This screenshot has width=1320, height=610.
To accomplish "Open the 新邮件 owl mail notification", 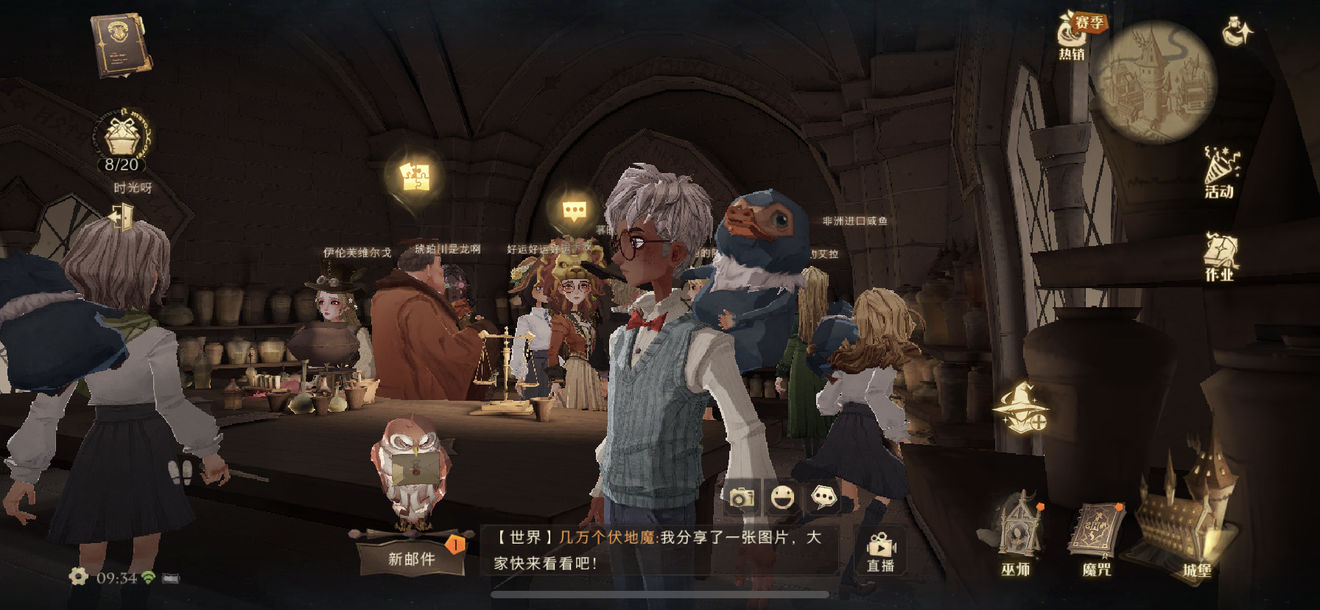I will pyautogui.click(x=412, y=558).
